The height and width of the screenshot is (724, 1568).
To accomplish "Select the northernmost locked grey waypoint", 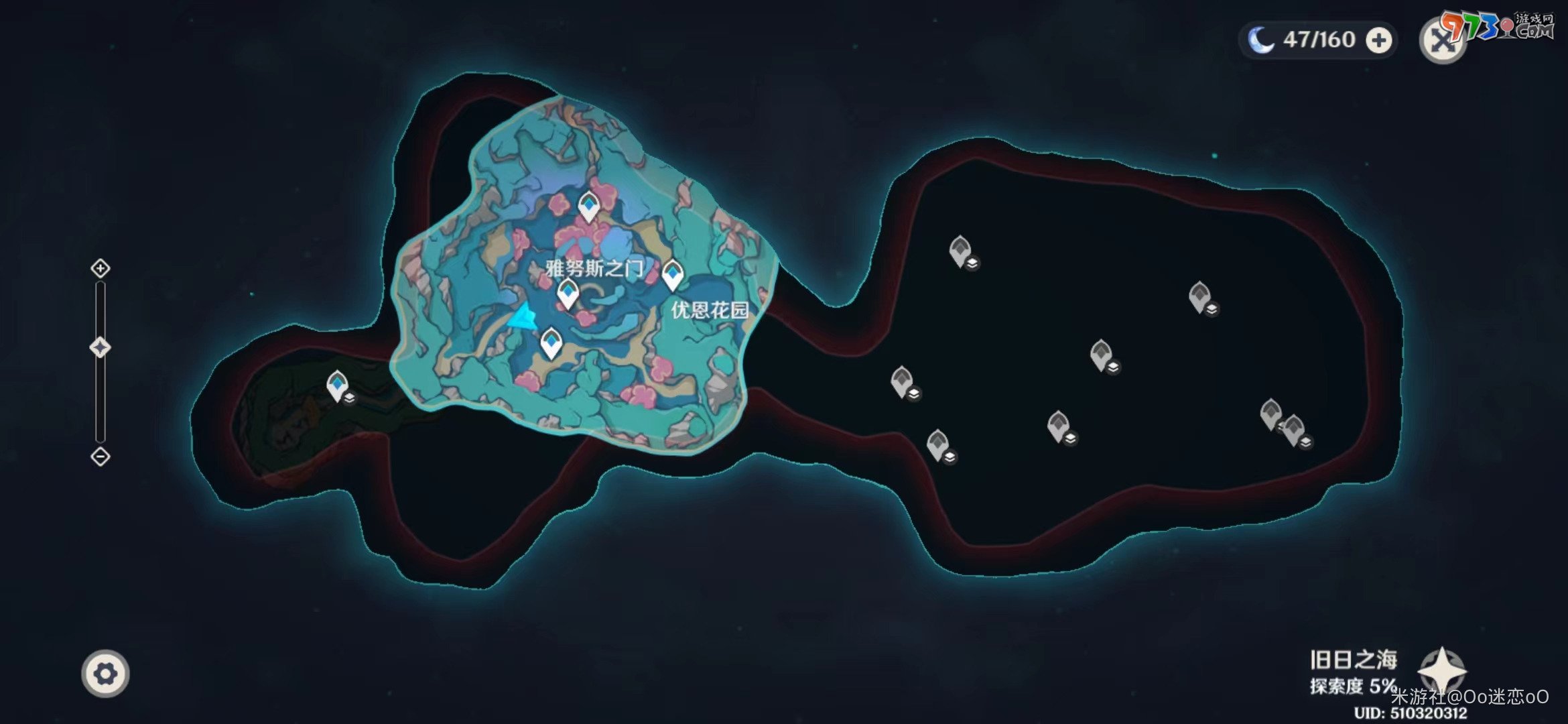I will click(x=960, y=251).
